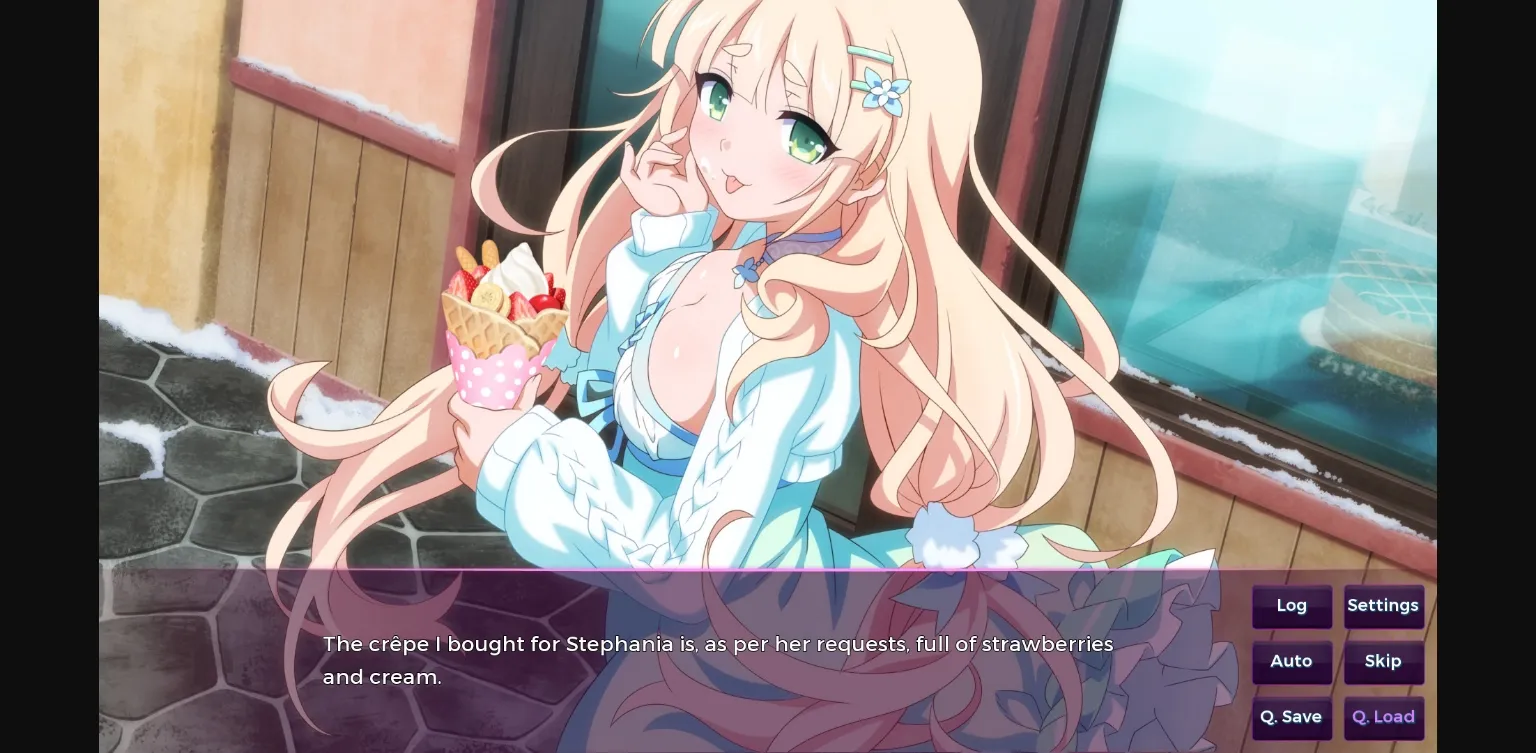Activate Auto to play text automatically

[x=1292, y=662]
